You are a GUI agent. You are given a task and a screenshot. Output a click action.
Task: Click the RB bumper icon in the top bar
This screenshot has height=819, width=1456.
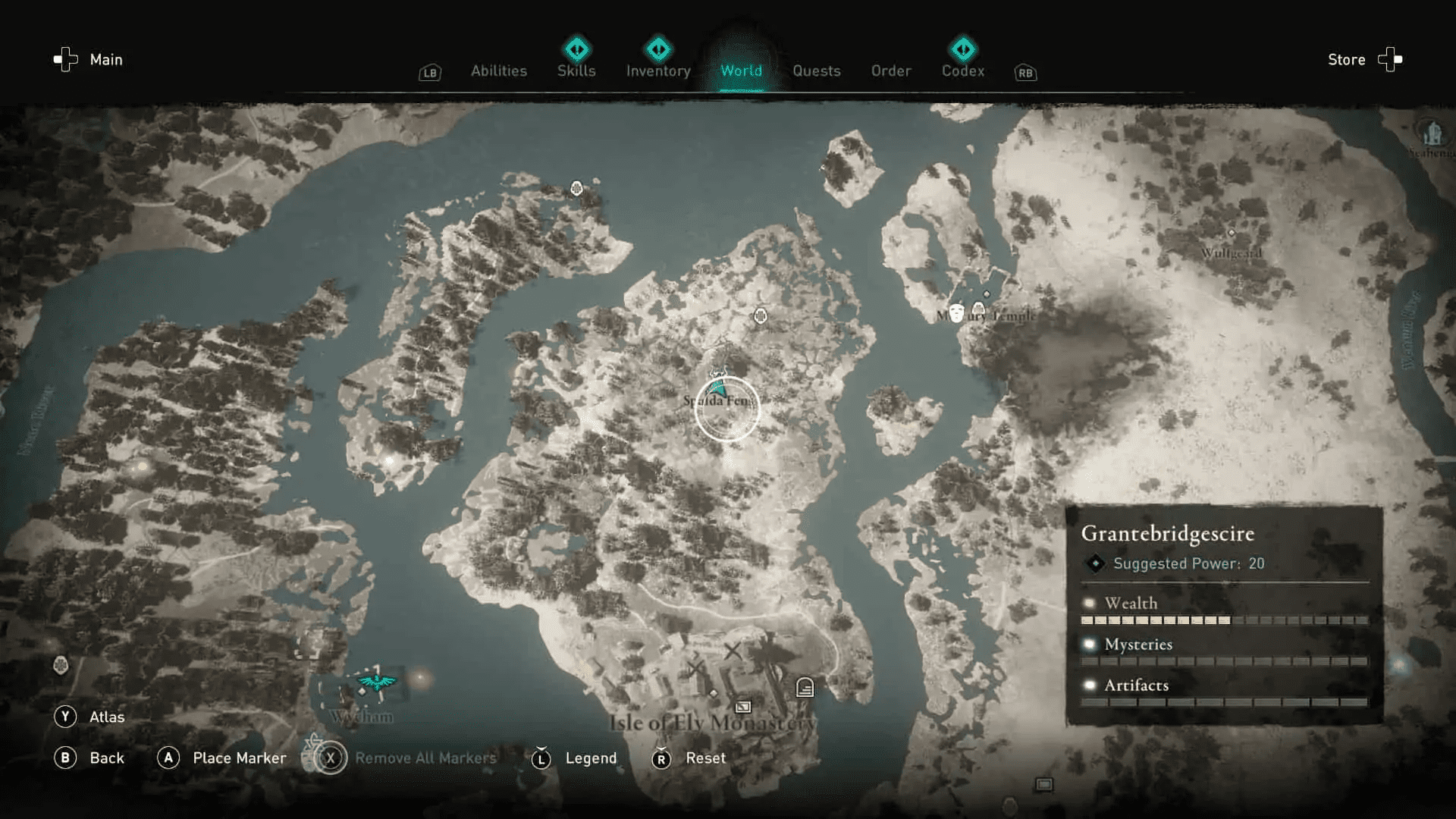1025,73
